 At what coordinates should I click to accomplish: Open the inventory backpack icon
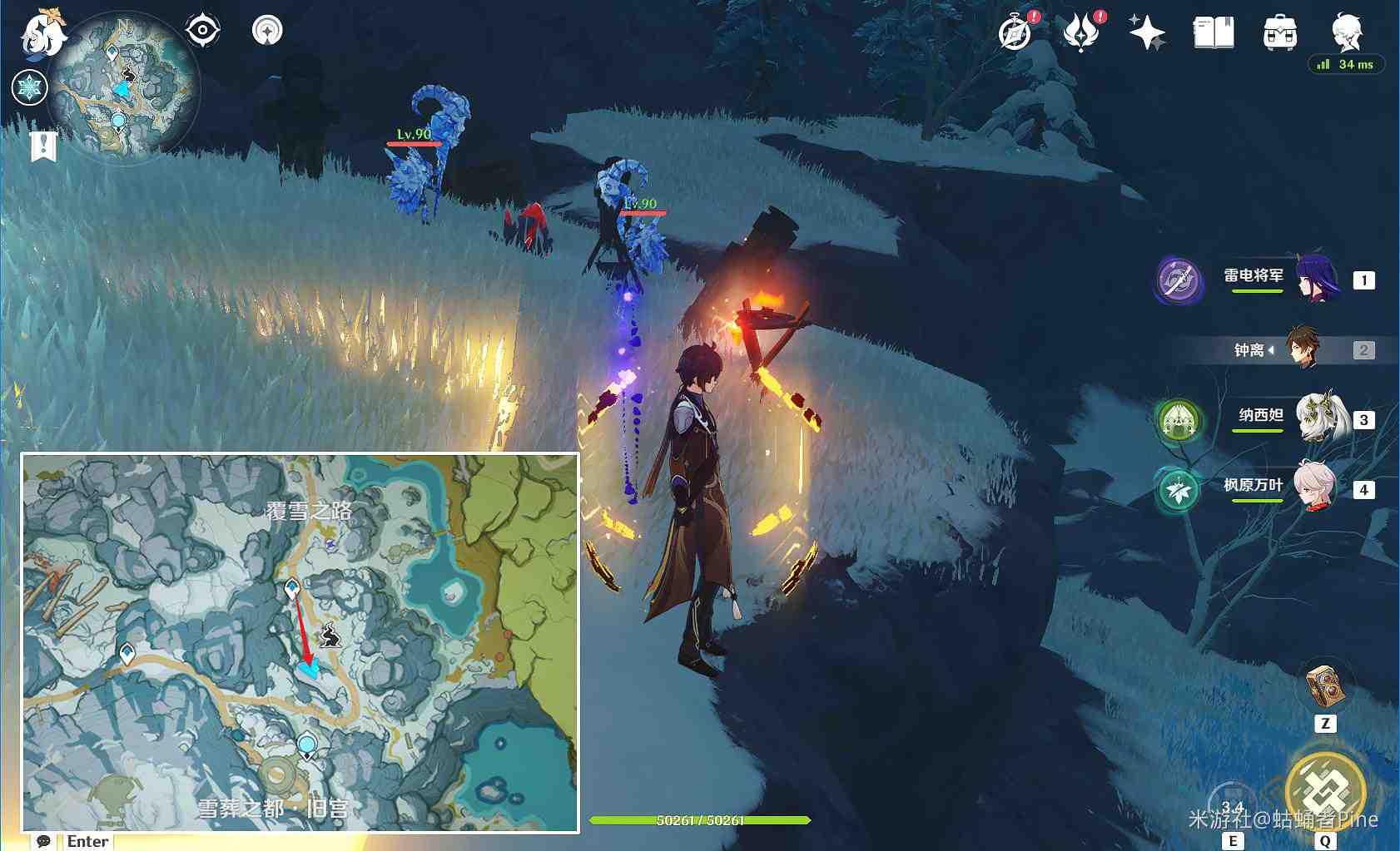[x=1280, y=33]
